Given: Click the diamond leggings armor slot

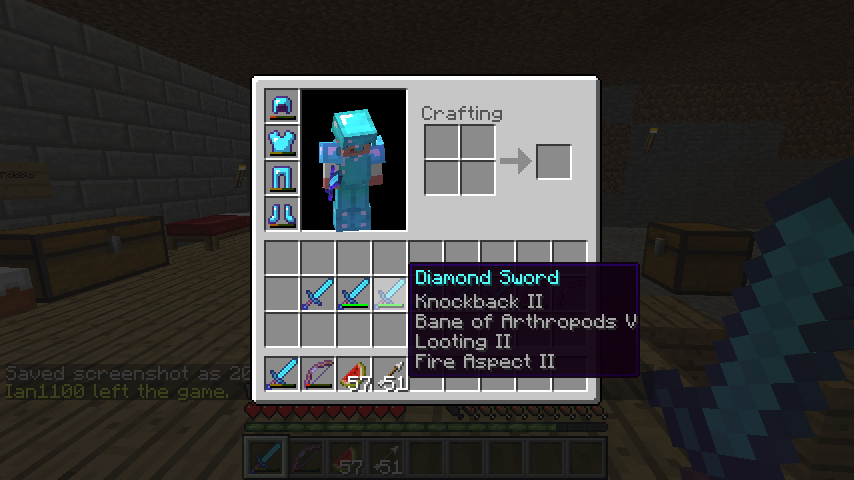Looking at the screenshot, I should coord(282,178).
